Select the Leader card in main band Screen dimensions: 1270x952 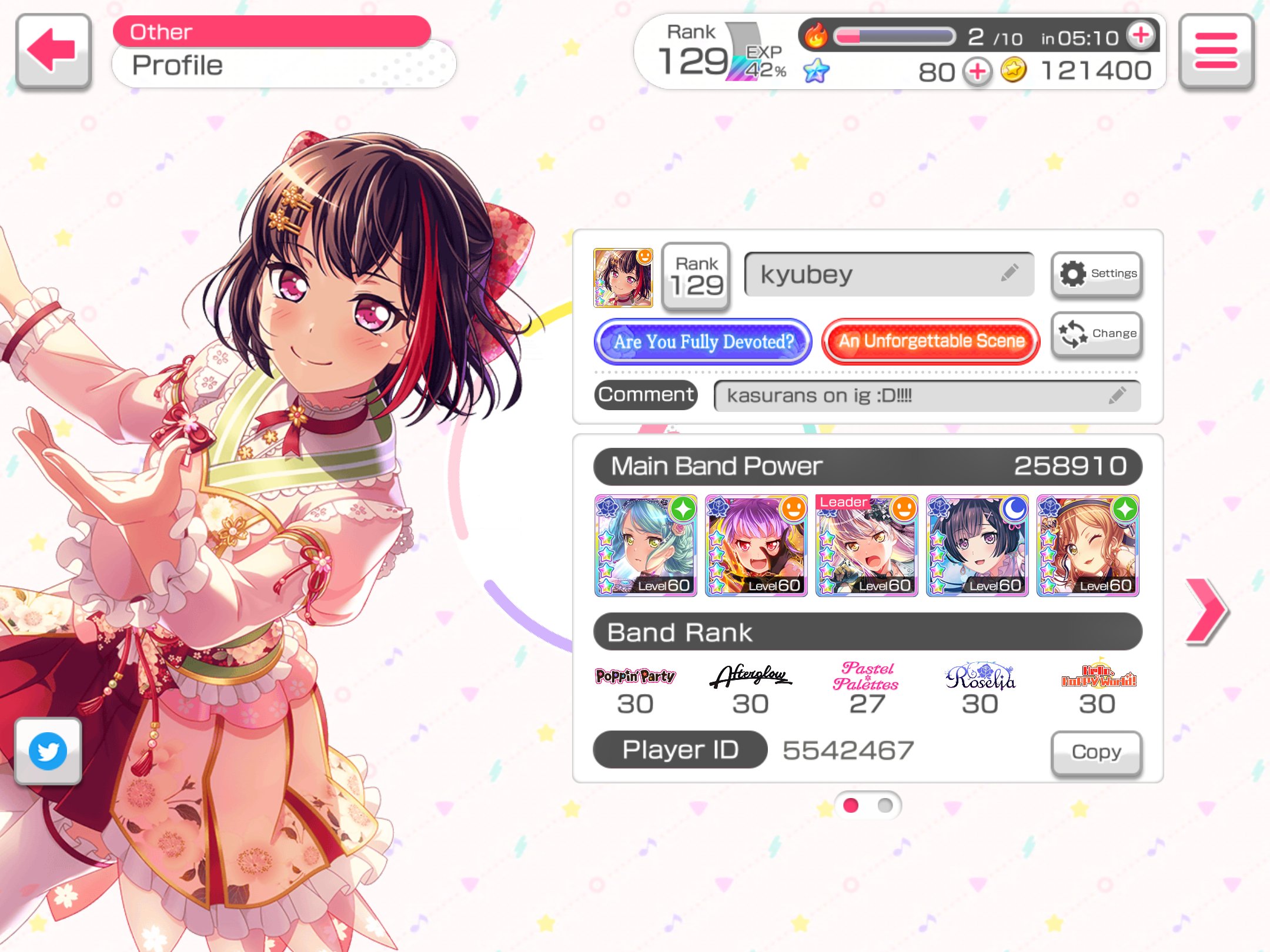(x=867, y=545)
